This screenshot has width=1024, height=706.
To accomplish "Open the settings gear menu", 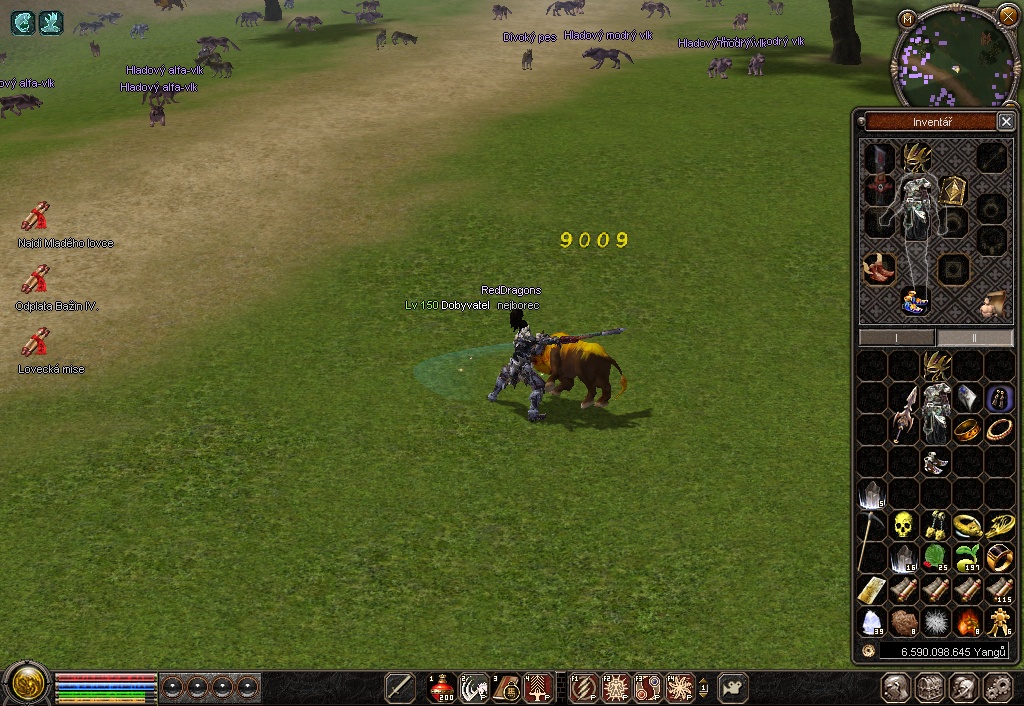I will (997, 687).
